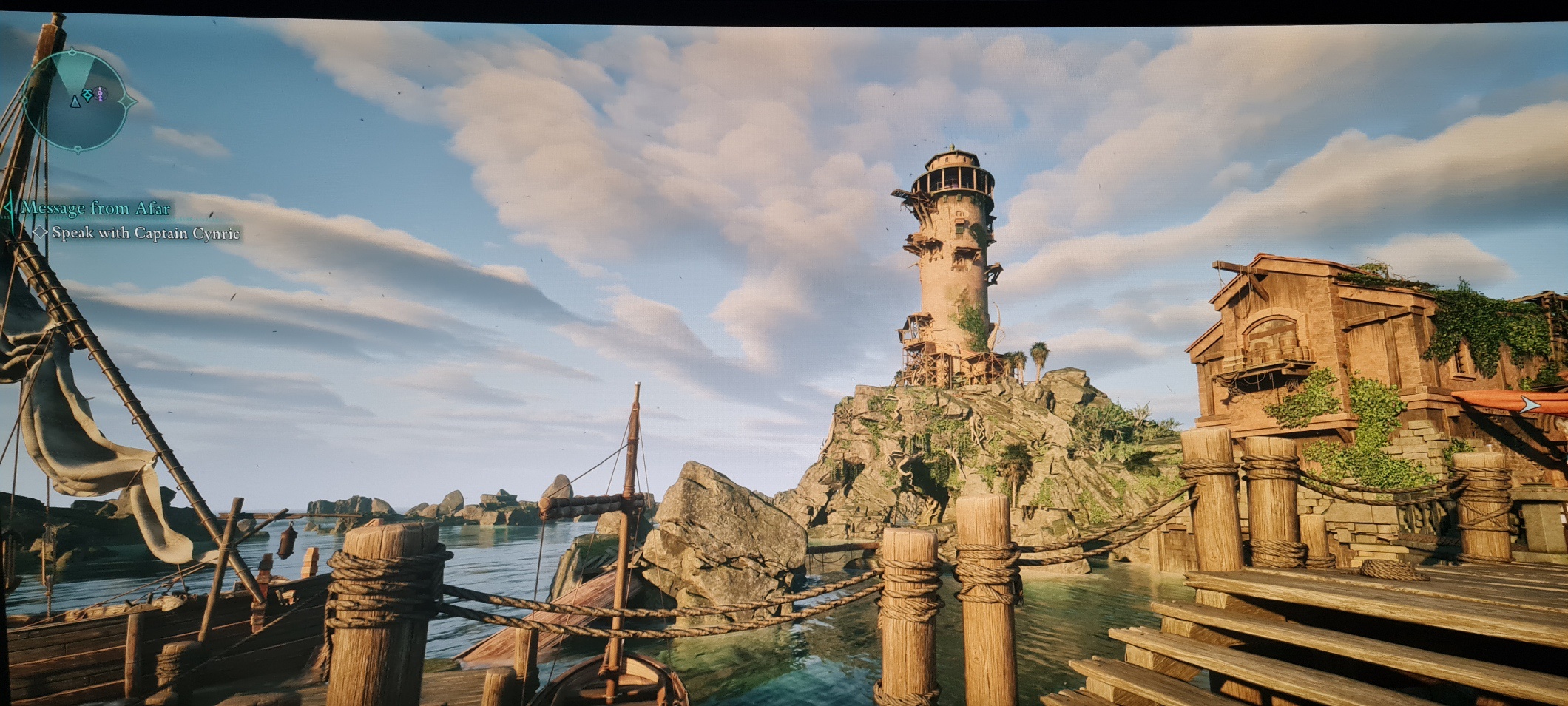This screenshot has height=706, width=1568.
Task: Select the purple marker on the minimap
Action: click(101, 93)
